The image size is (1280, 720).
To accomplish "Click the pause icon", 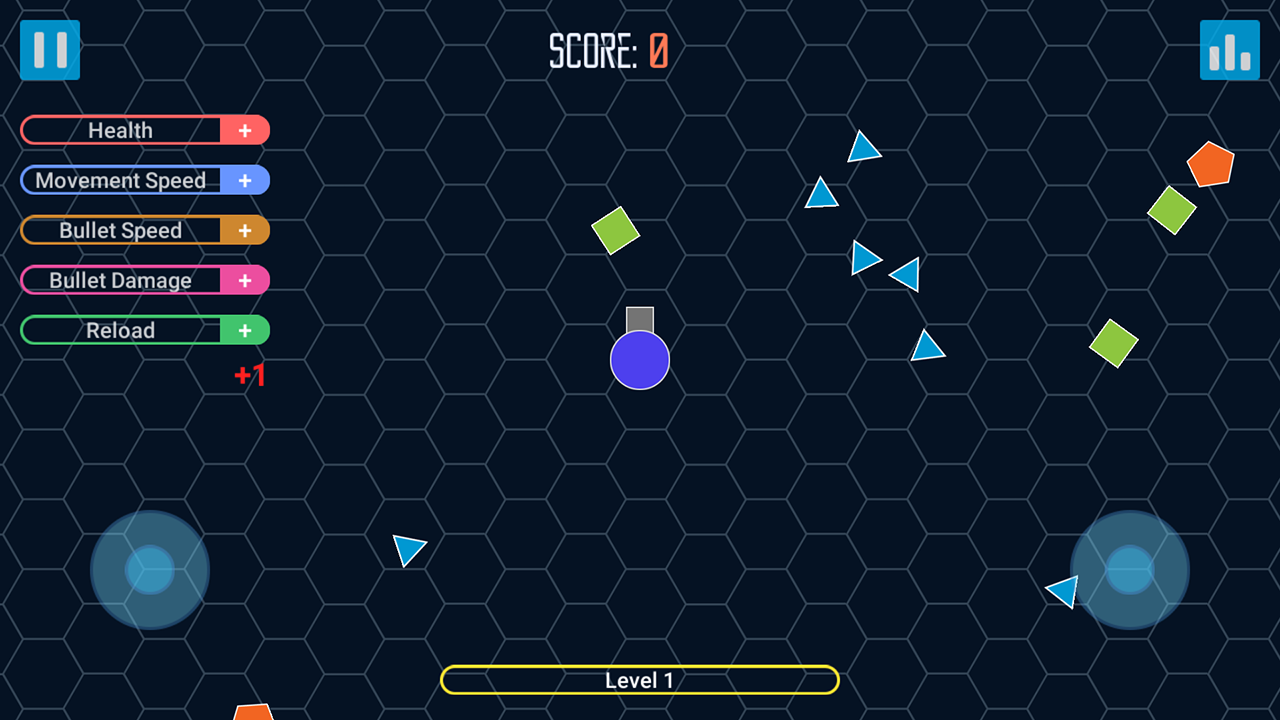I will [49, 49].
